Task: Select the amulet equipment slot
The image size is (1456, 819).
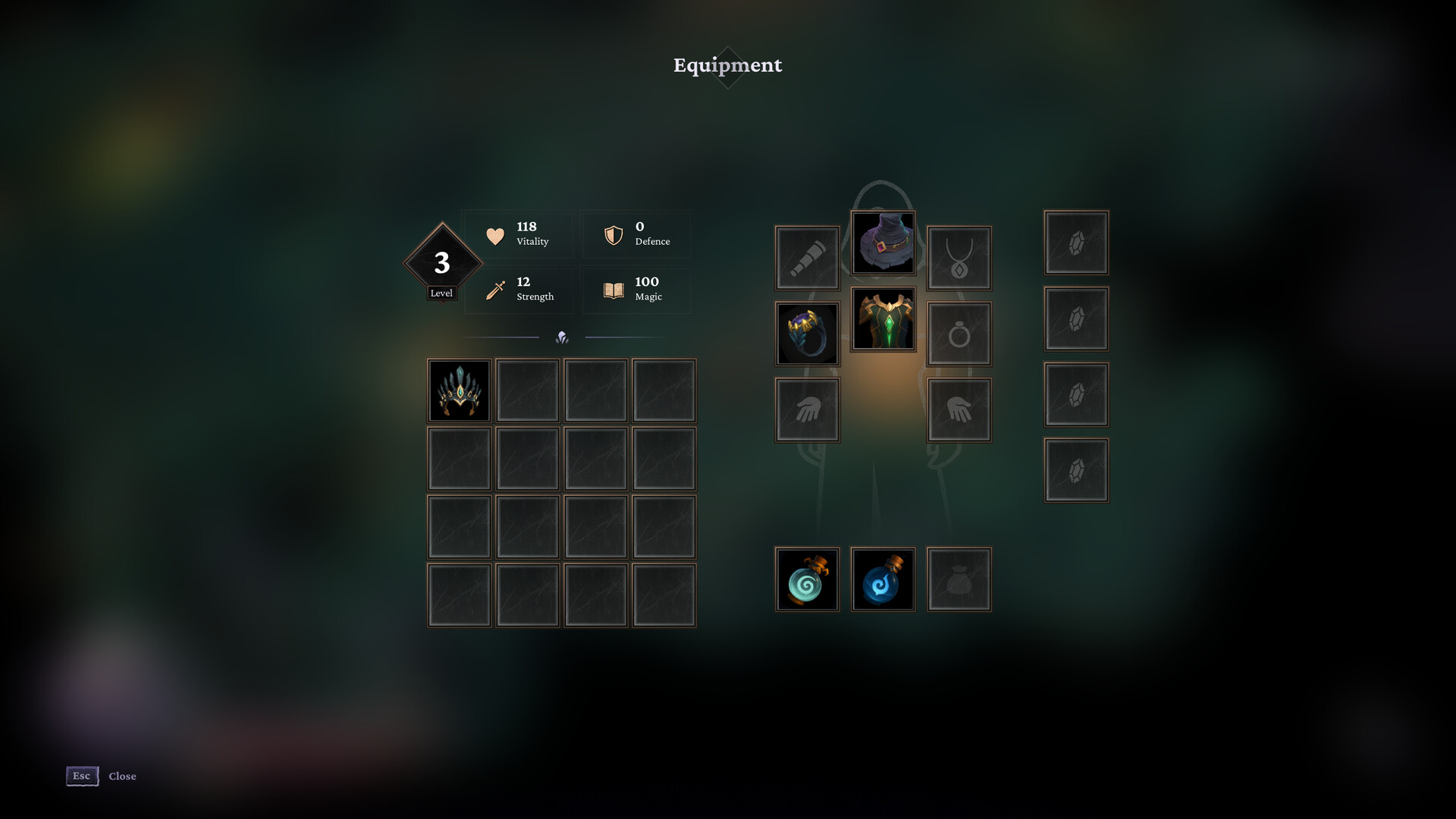Action: pyautogui.click(x=959, y=257)
